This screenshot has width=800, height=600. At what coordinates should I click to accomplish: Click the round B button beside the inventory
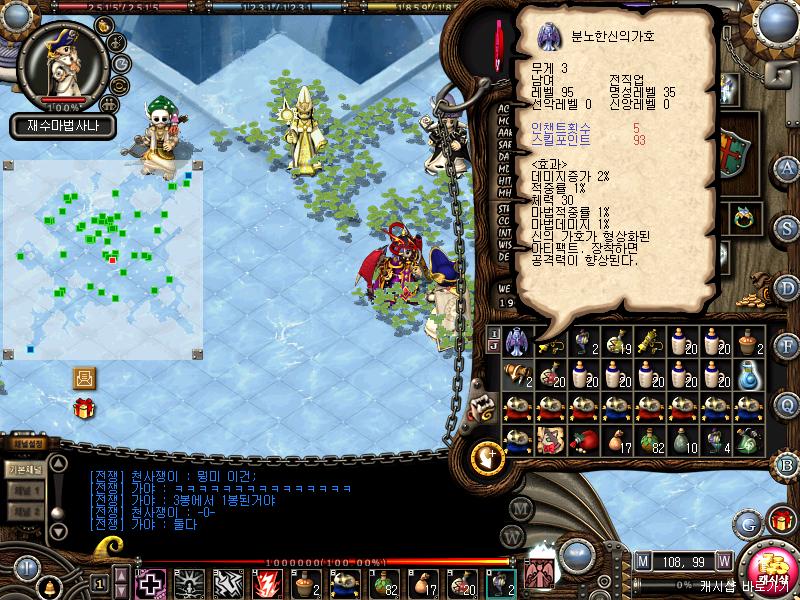tap(787, 463)
